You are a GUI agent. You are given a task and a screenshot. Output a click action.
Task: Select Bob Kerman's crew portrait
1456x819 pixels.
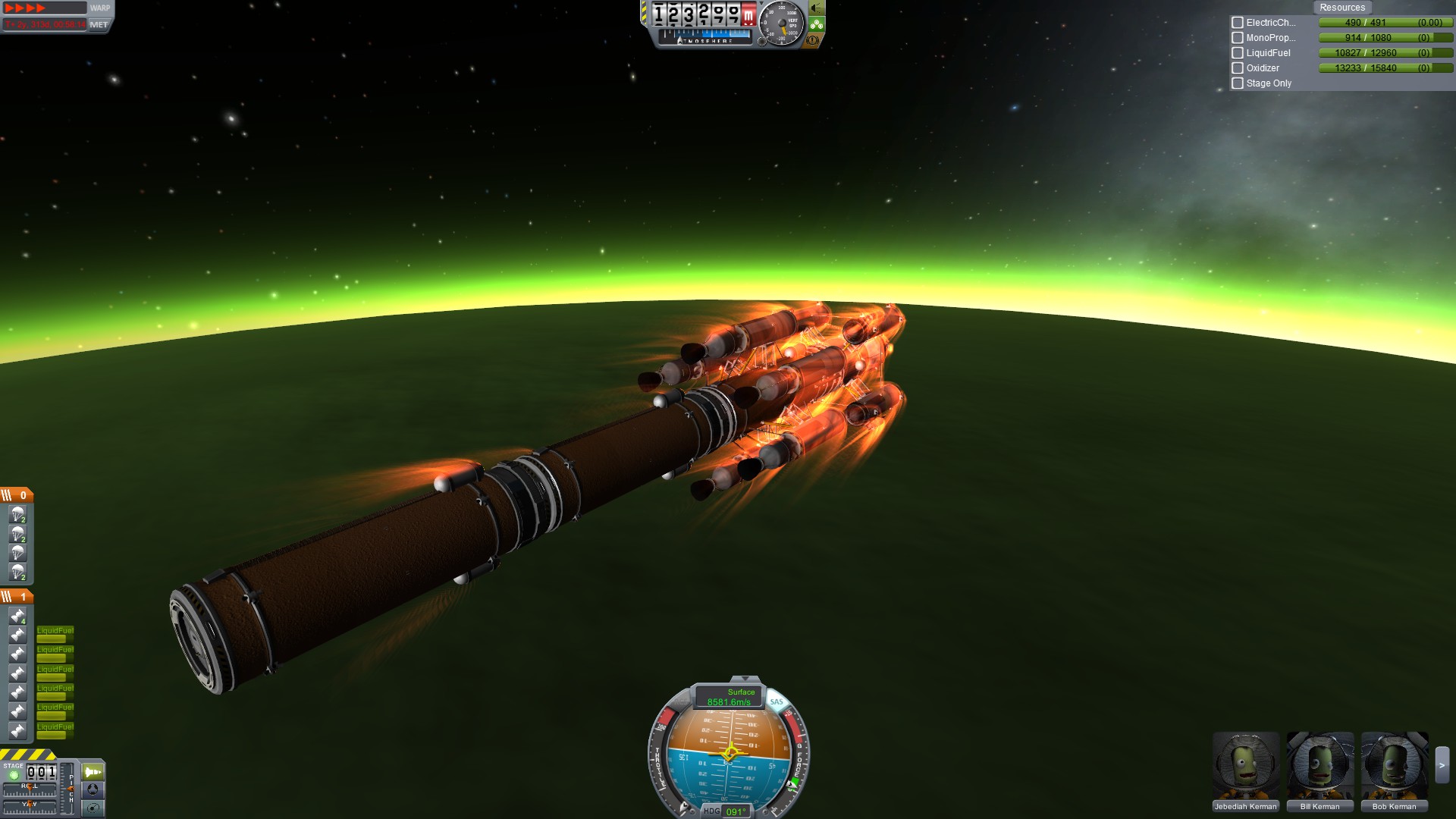pyautogui.click(x=1394, y=771)
